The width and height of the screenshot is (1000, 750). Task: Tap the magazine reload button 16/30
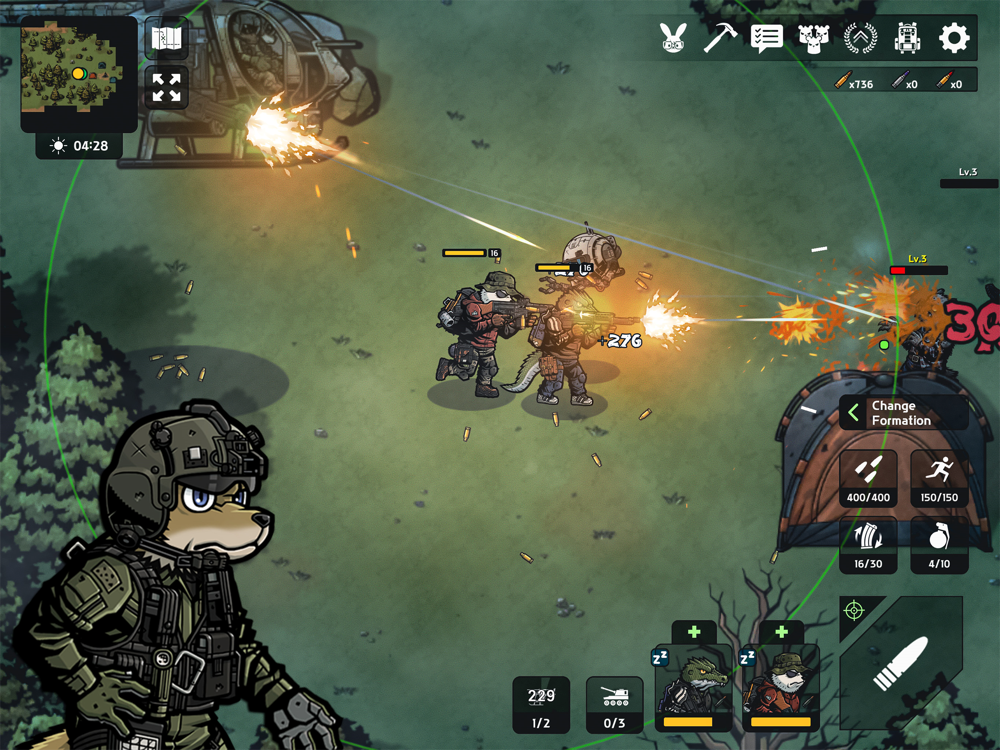pos(868,545)
